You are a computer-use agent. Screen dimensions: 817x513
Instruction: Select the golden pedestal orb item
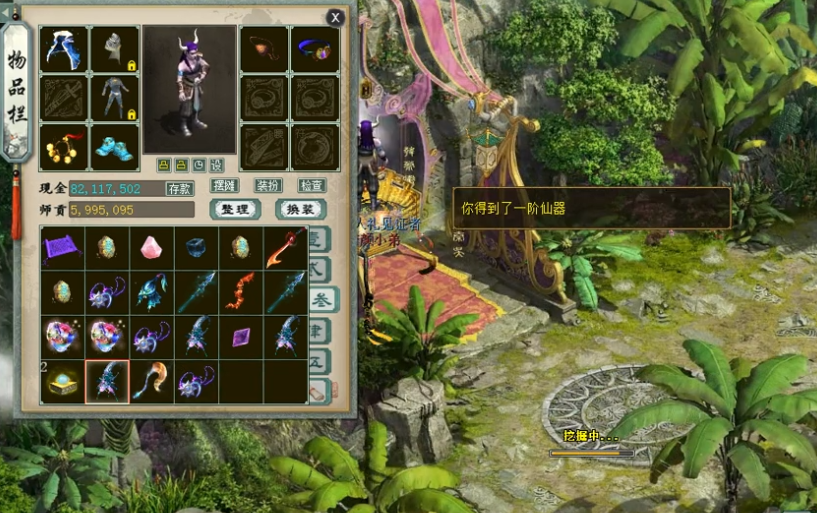[x=63, y=381]
